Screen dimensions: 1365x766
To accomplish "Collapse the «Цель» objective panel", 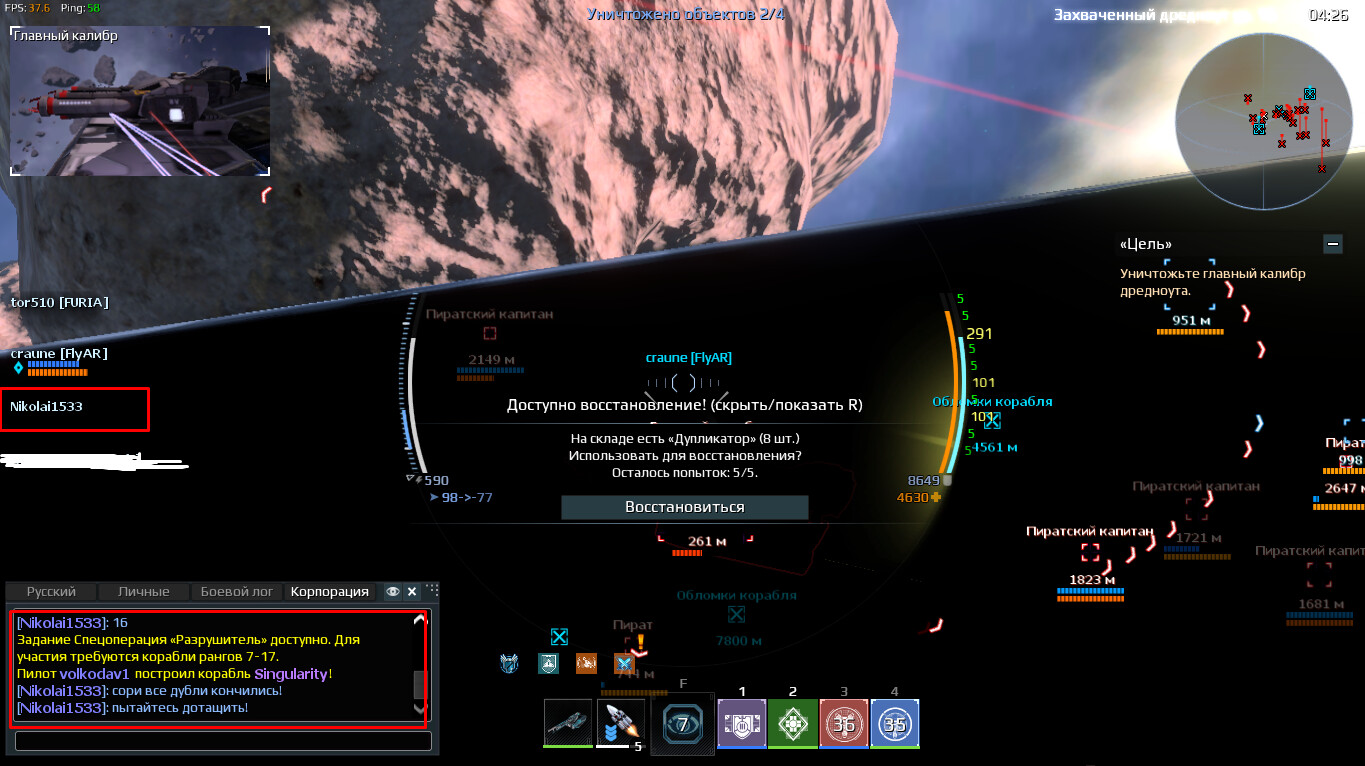I will coord(1331,243).
